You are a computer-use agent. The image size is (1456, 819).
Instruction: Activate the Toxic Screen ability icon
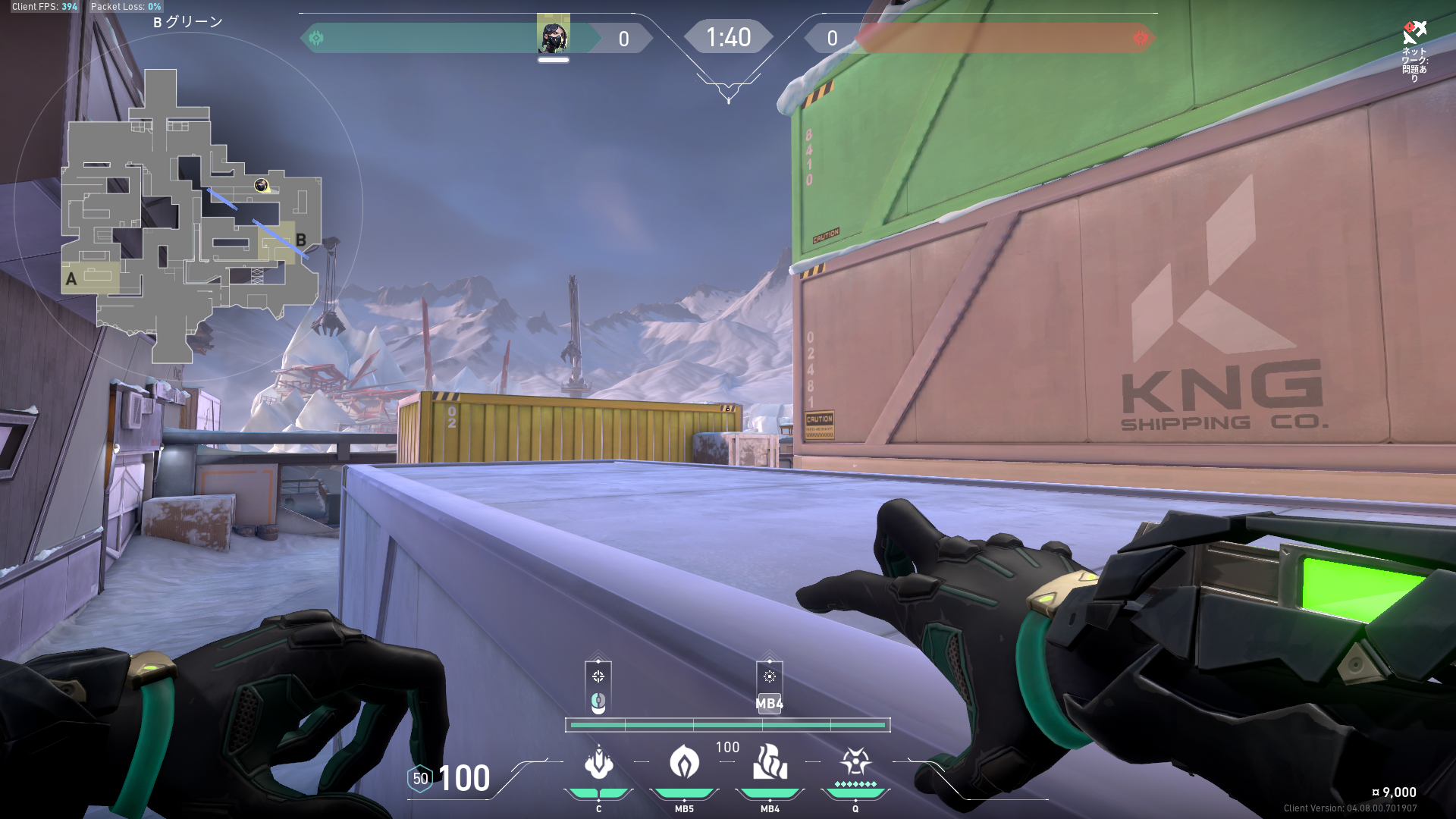tap(770, 763)
